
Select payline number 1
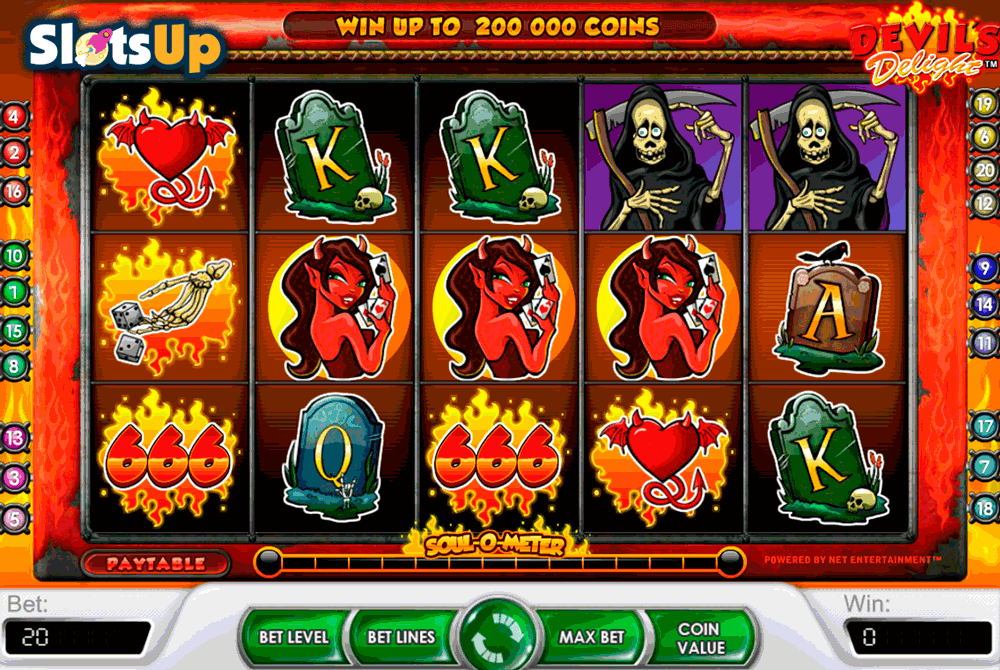(x=14, y=292)
